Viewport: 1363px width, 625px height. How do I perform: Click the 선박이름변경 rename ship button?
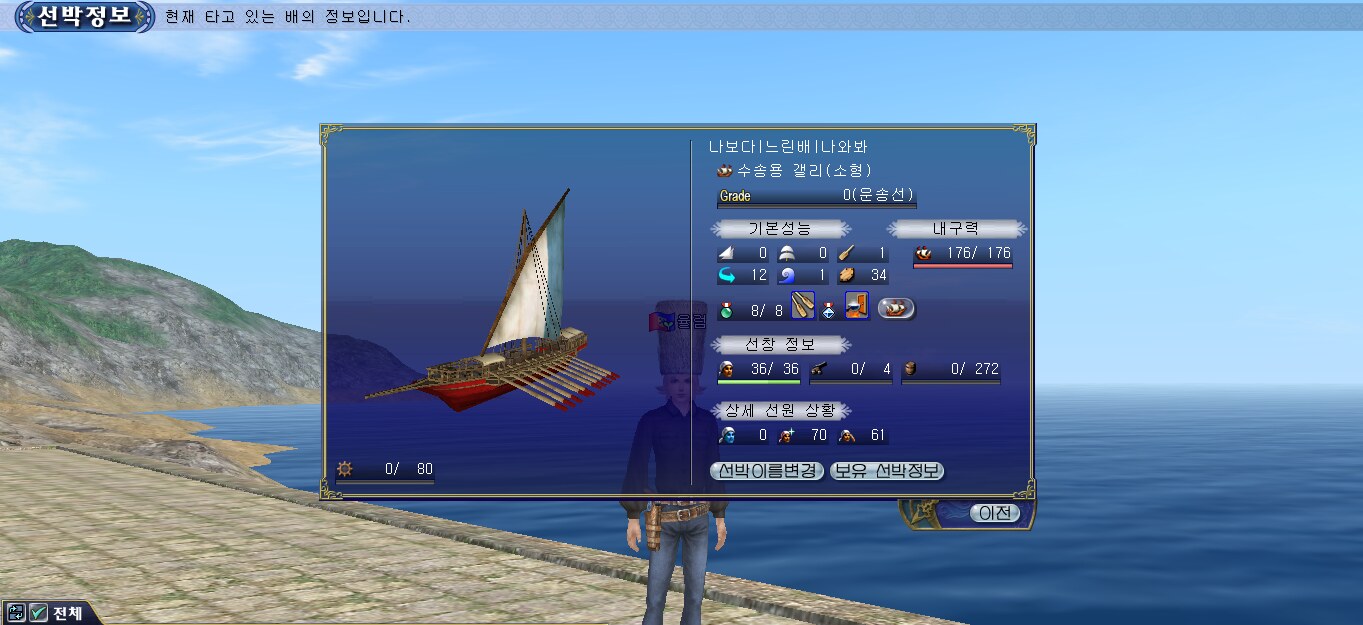(767, 471)
